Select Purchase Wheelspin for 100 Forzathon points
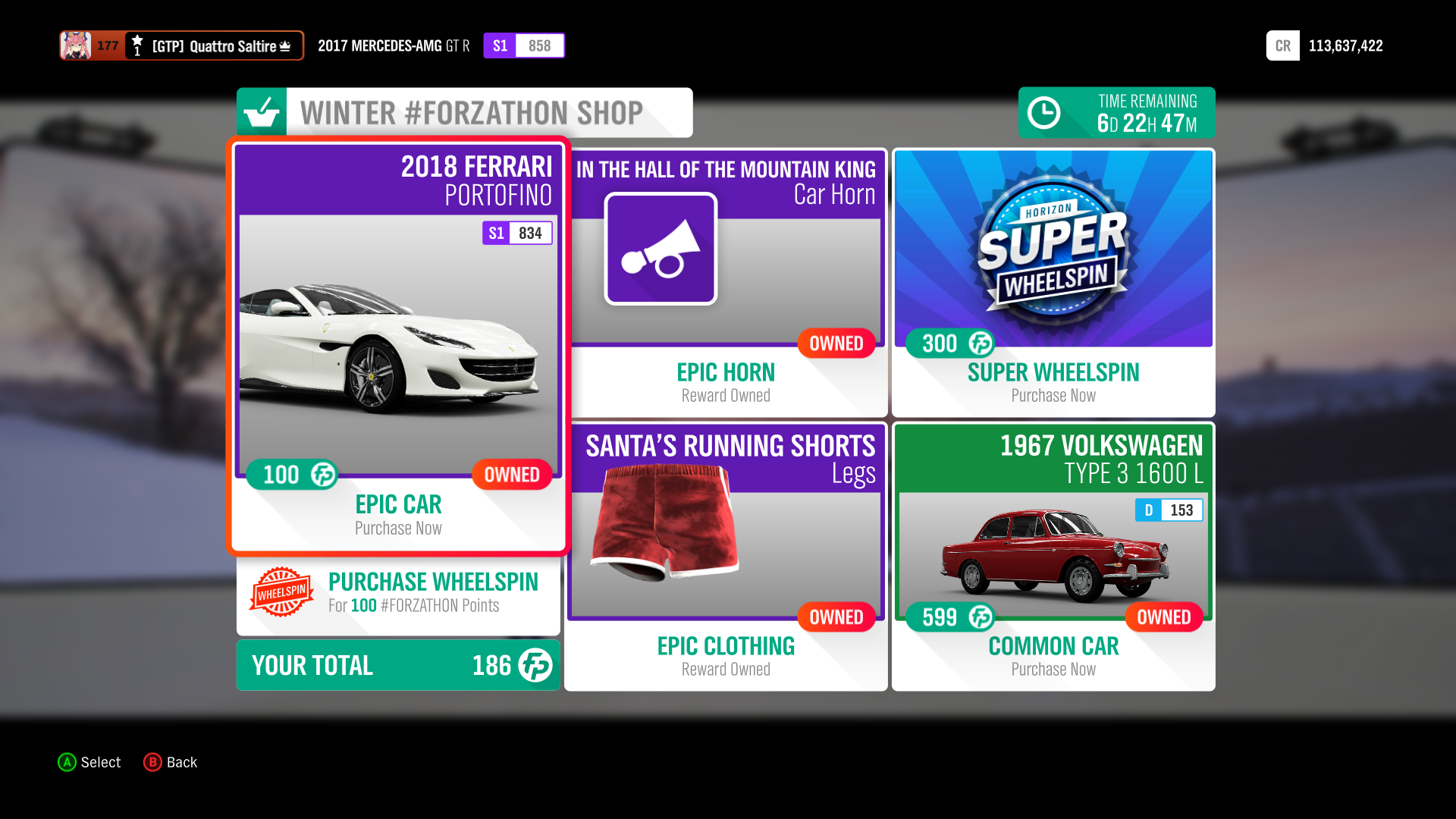Screen dimensions: 1456x819 [x=398, y=593]
